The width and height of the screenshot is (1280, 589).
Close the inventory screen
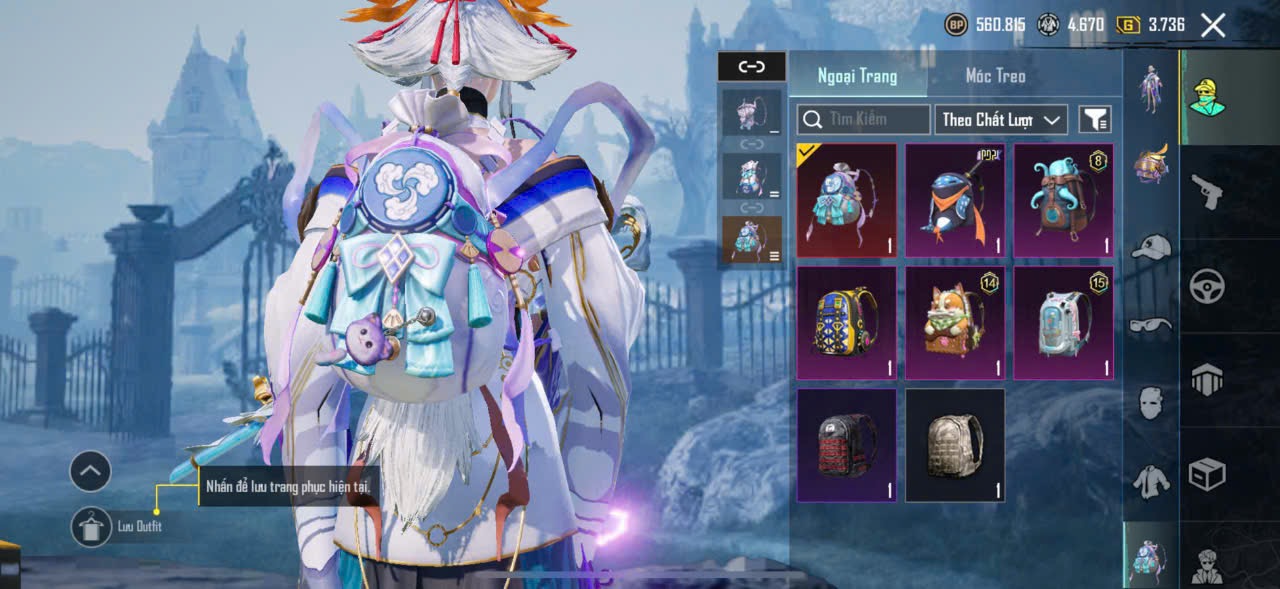point(1212,26)
